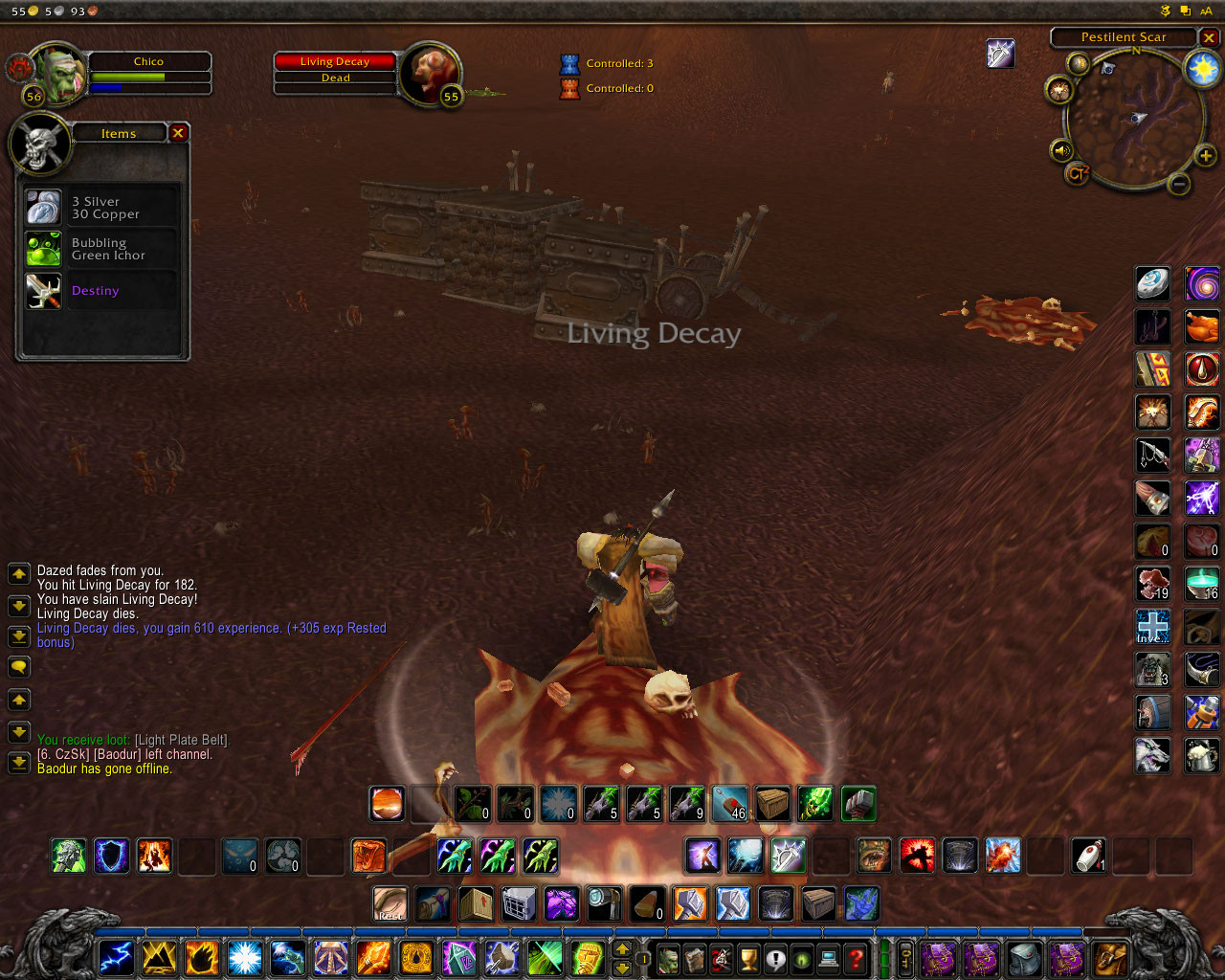1225x980 pixels.
Task: Loot the Destiny sword item
Action: 44,291
